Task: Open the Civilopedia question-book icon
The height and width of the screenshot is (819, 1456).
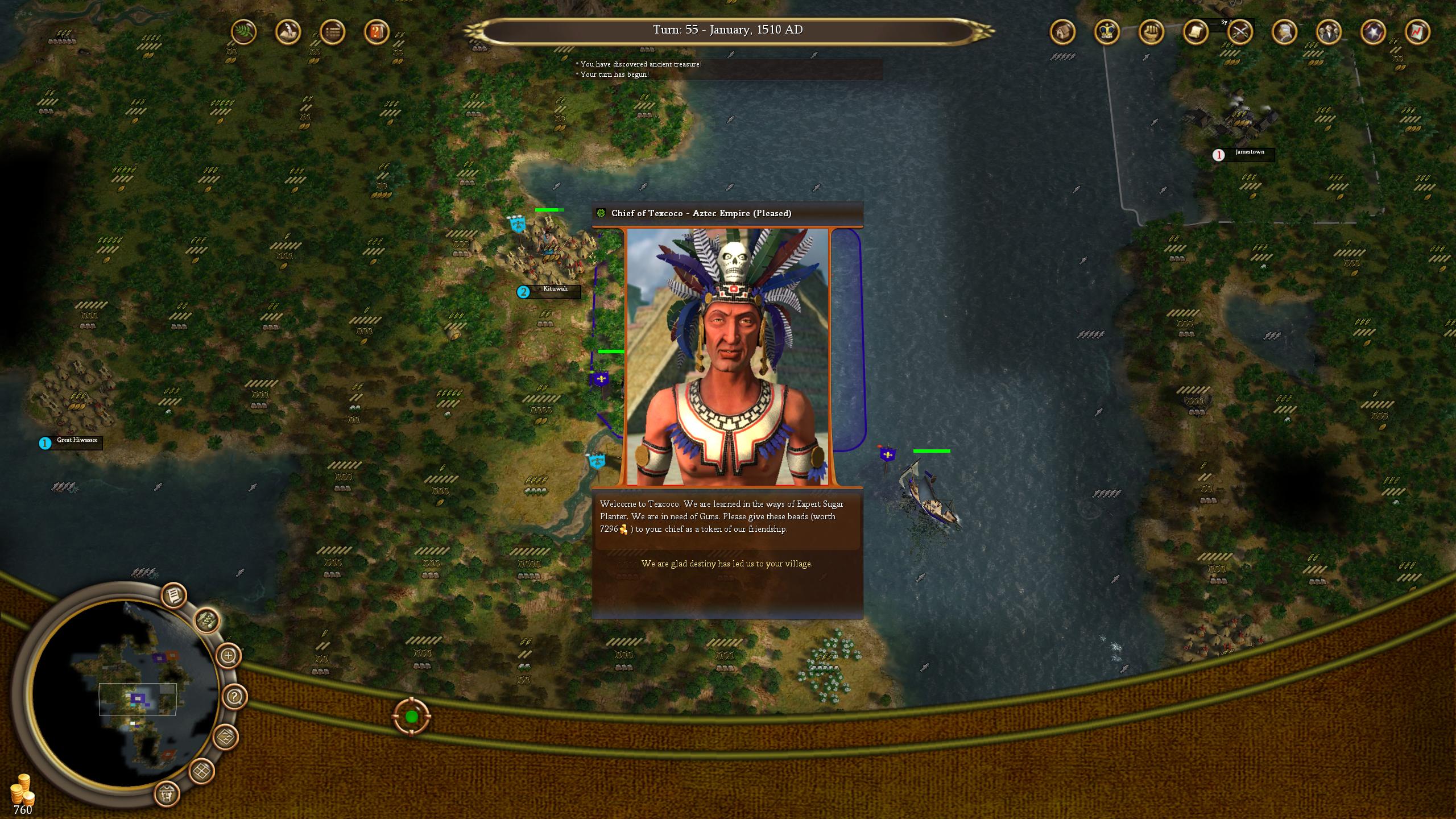Action: coord(375,32)
